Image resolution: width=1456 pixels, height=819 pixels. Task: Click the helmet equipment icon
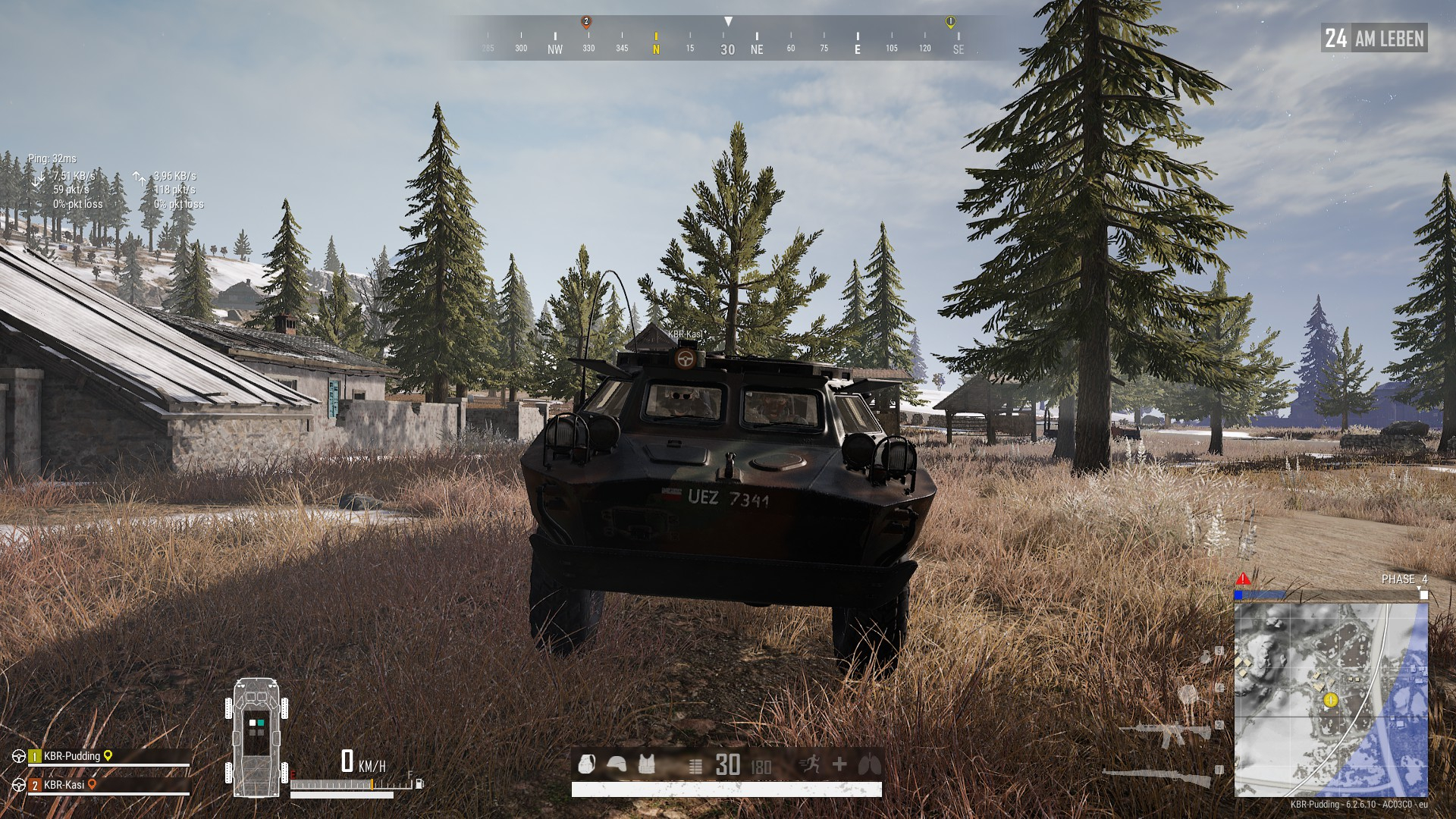[617, 765]
